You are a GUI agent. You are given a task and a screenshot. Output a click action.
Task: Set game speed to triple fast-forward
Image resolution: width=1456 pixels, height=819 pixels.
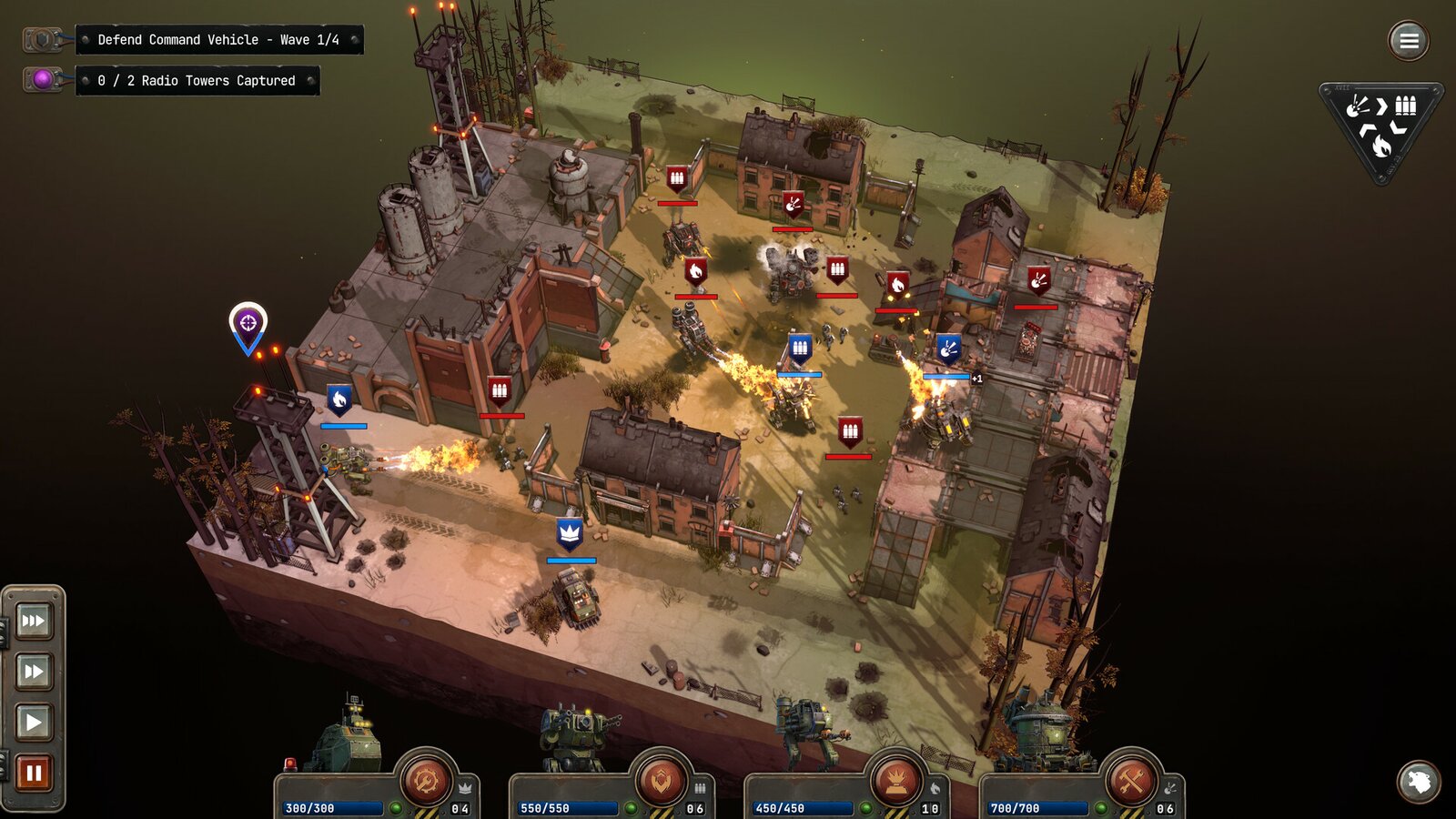tap(34, 622)
